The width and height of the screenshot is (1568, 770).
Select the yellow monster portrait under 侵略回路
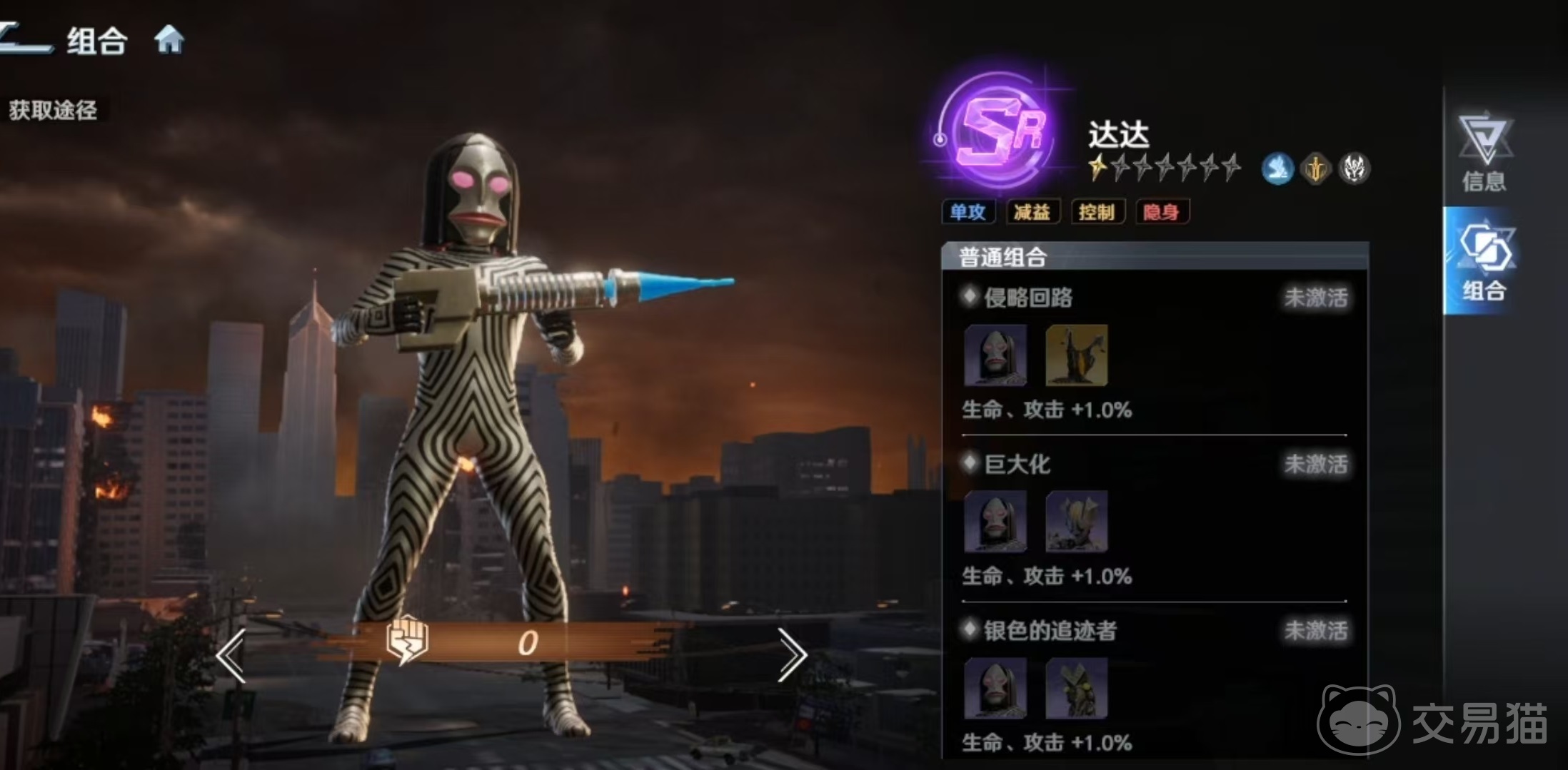pos(1076,355)
